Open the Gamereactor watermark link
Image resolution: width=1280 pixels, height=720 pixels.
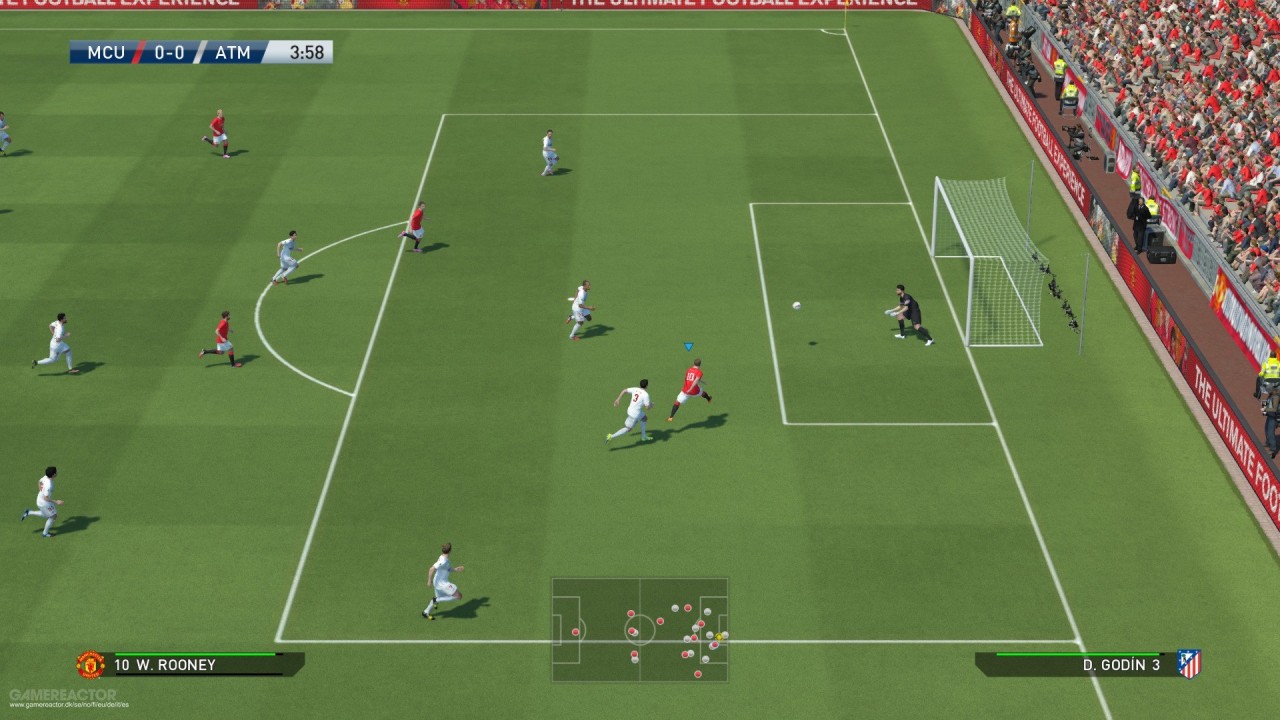click(62, 695)
